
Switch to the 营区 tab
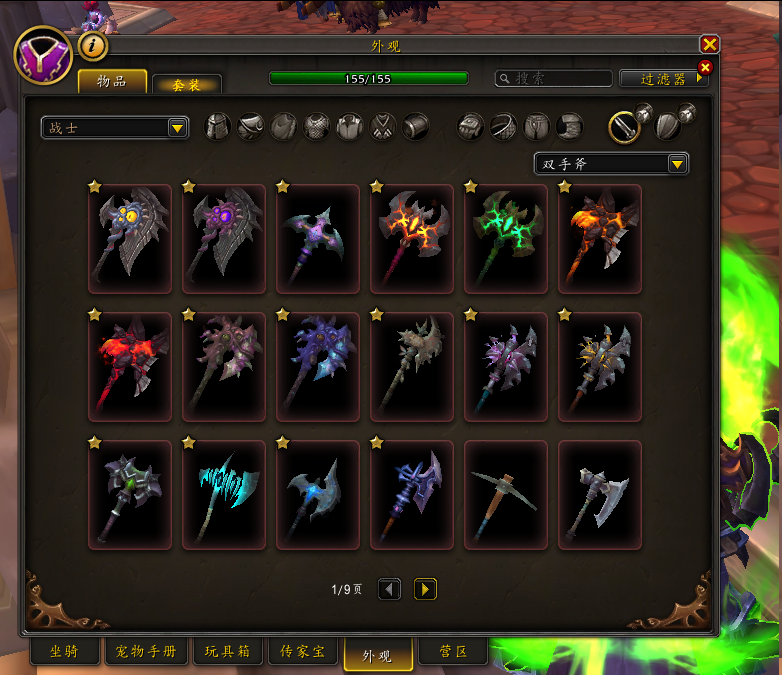click(x=453, y=653)
